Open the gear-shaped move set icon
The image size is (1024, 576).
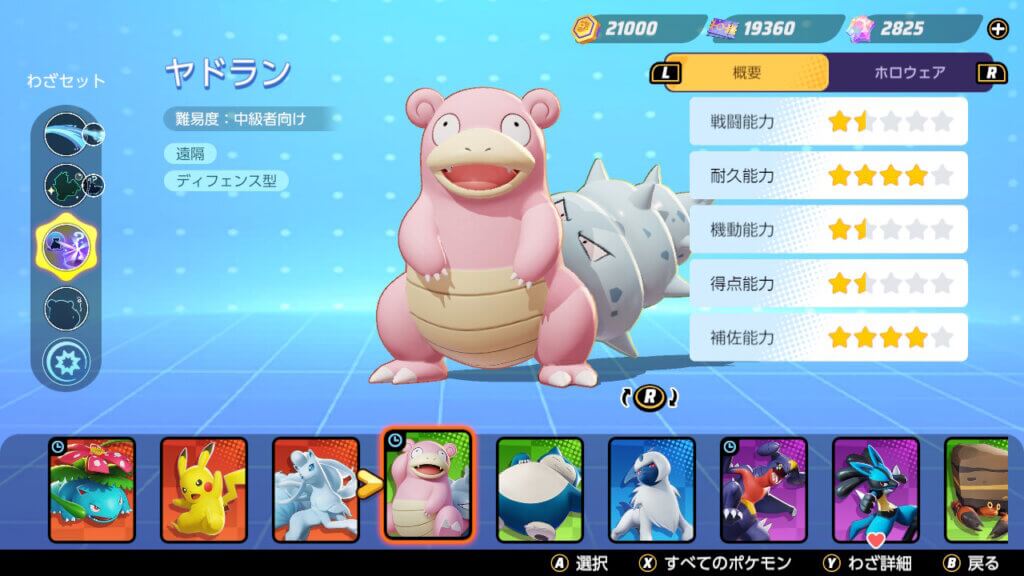(x=67, y=360)
